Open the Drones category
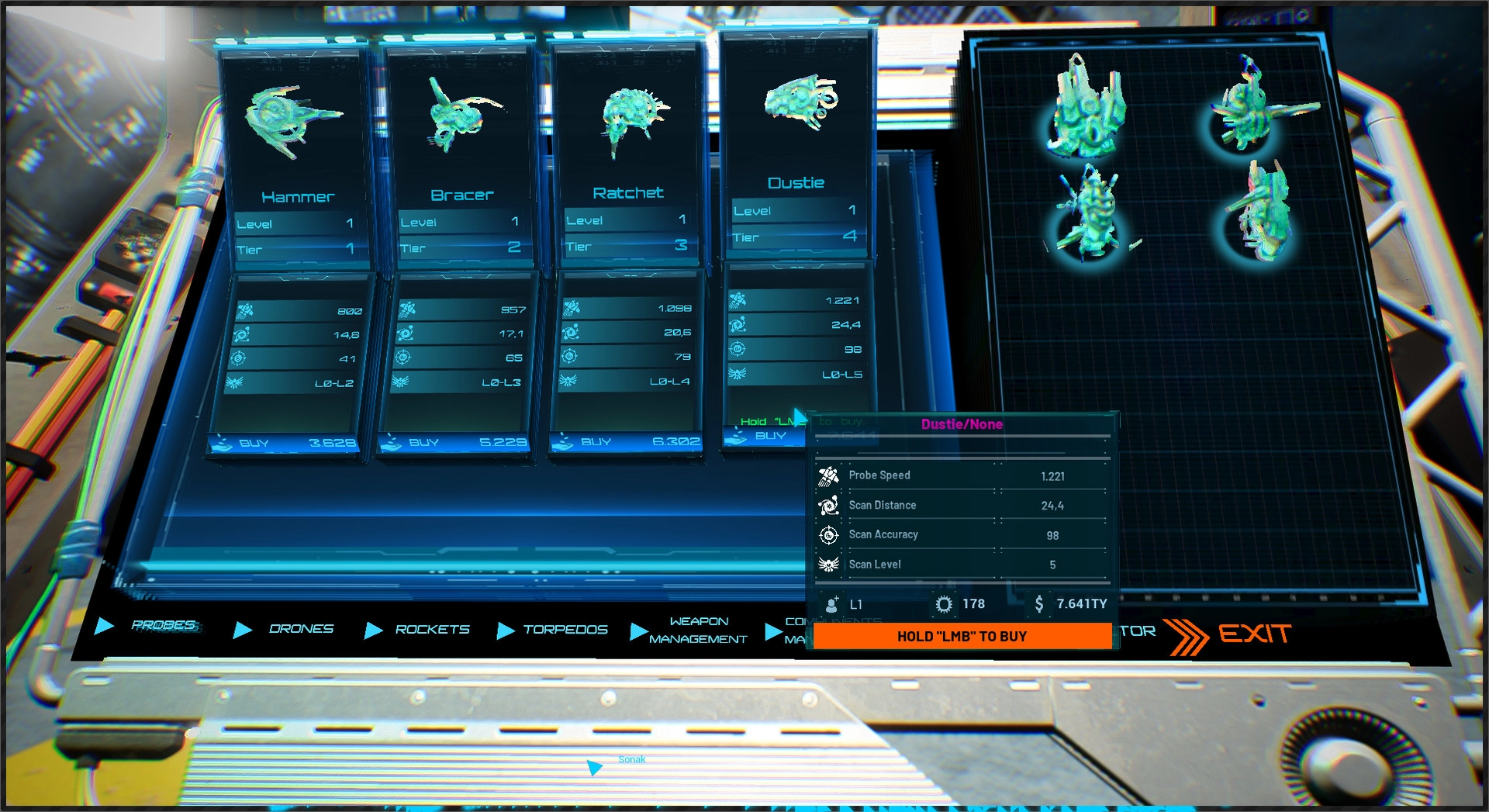This screenshot has height=812, width=1489. point(300,629)
